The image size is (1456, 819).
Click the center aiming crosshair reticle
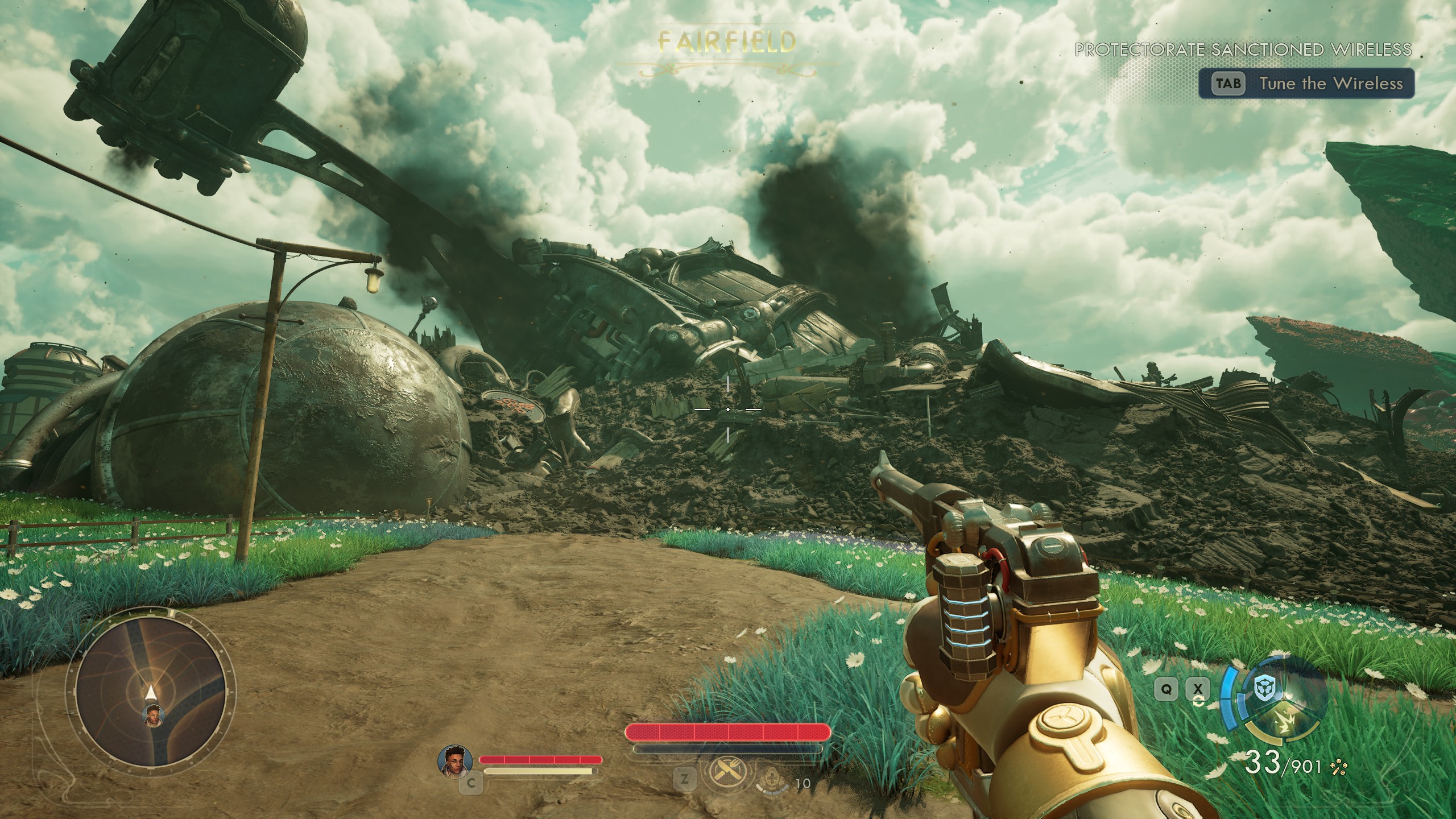pyautogui.click(x=729, y=408)
